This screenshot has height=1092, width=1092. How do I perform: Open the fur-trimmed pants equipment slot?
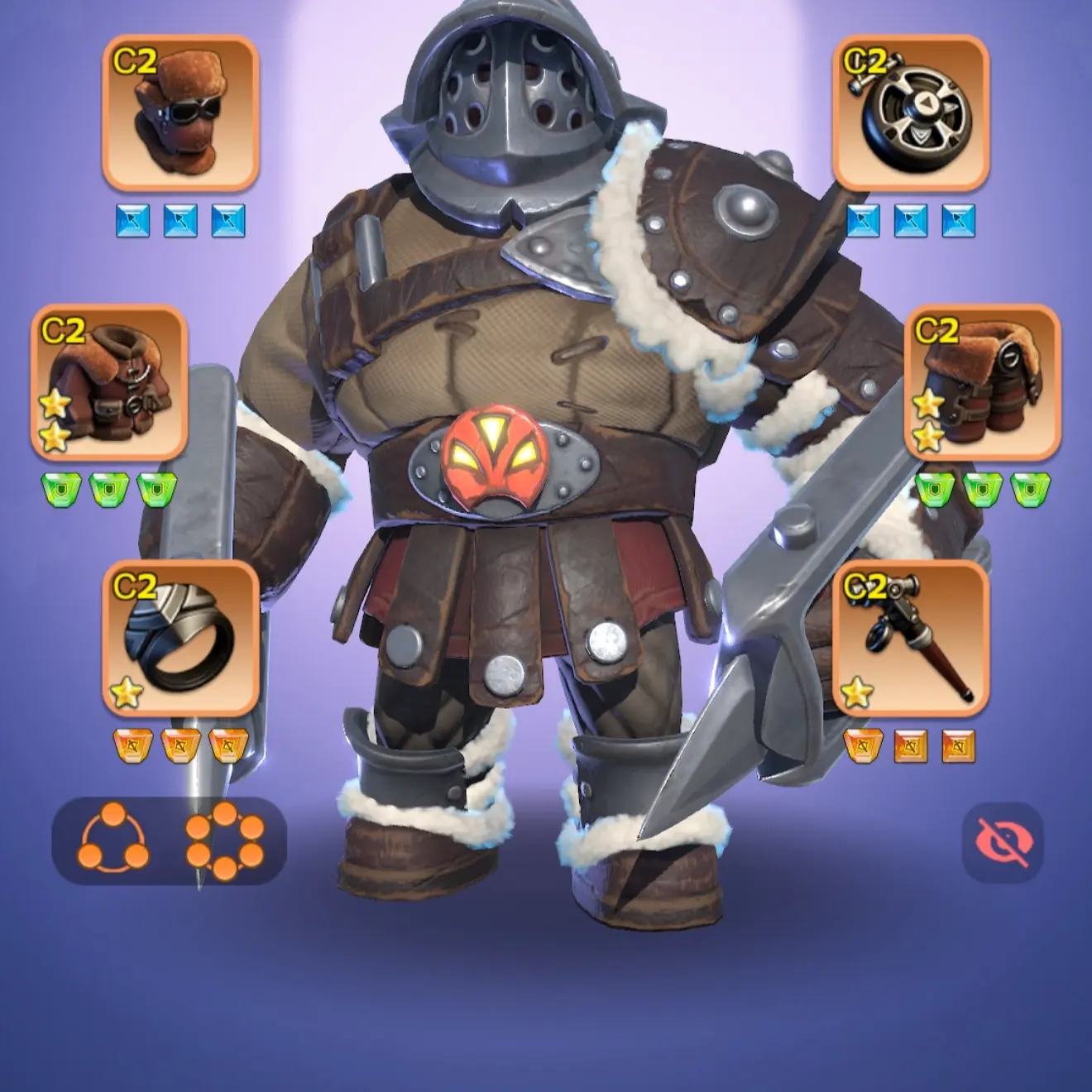pyautogui.click(x=982, y=382)
